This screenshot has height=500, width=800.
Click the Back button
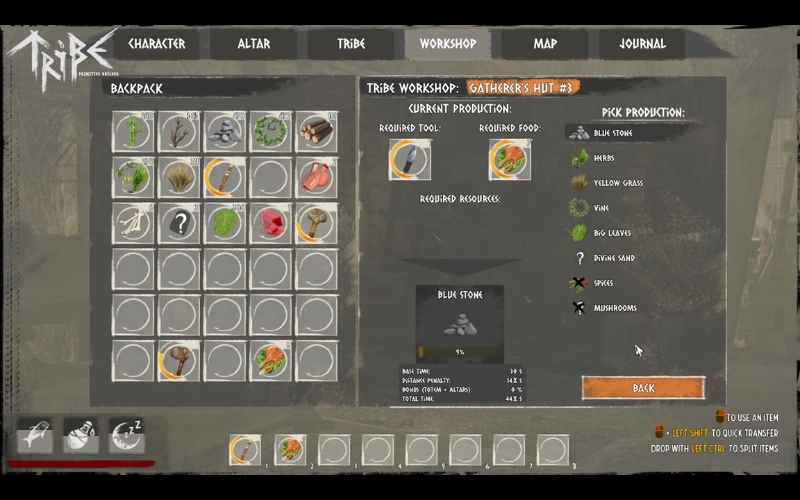643,387
